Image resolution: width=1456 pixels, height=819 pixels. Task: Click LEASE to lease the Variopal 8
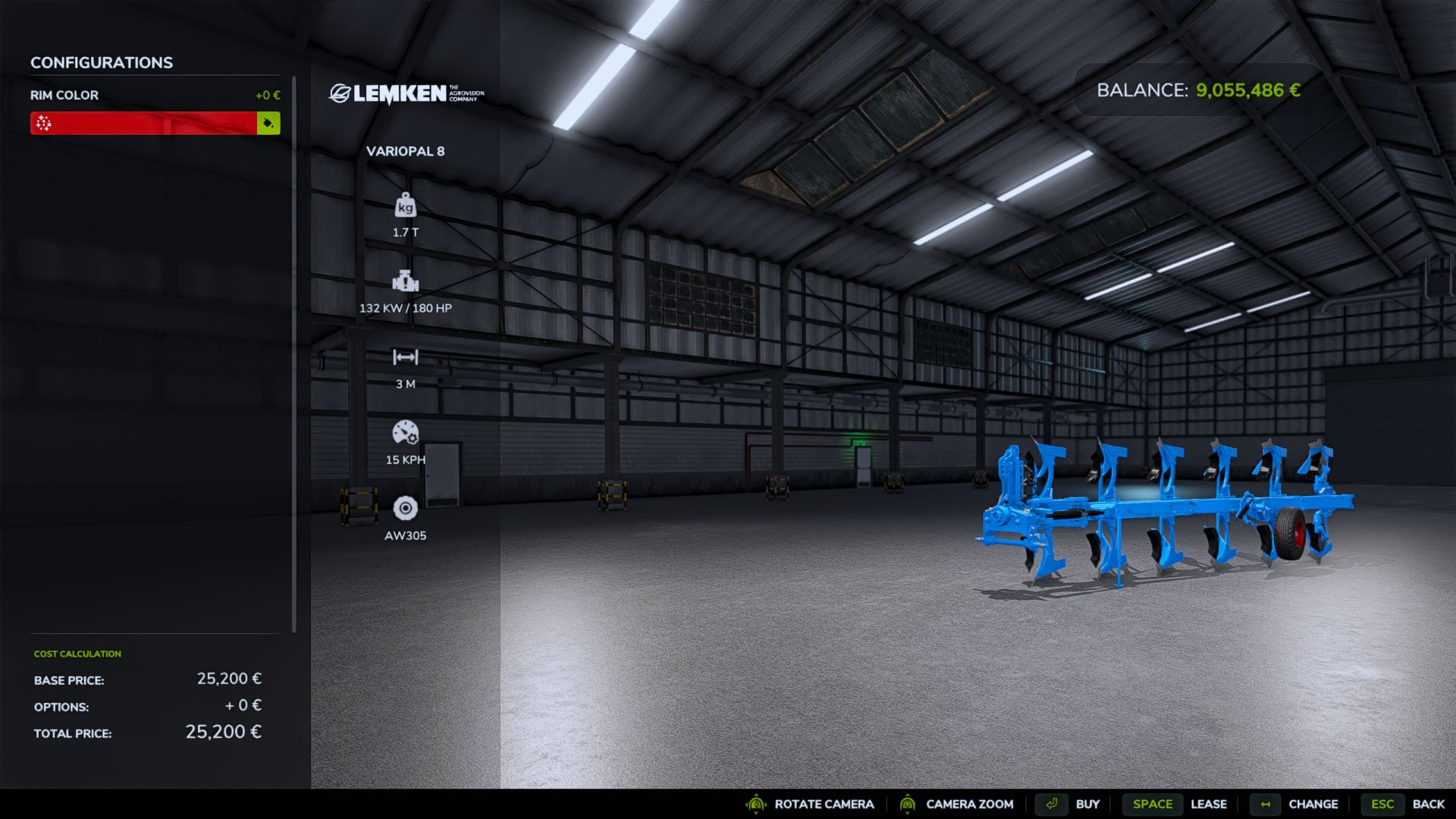click(x=1209, y=804)
